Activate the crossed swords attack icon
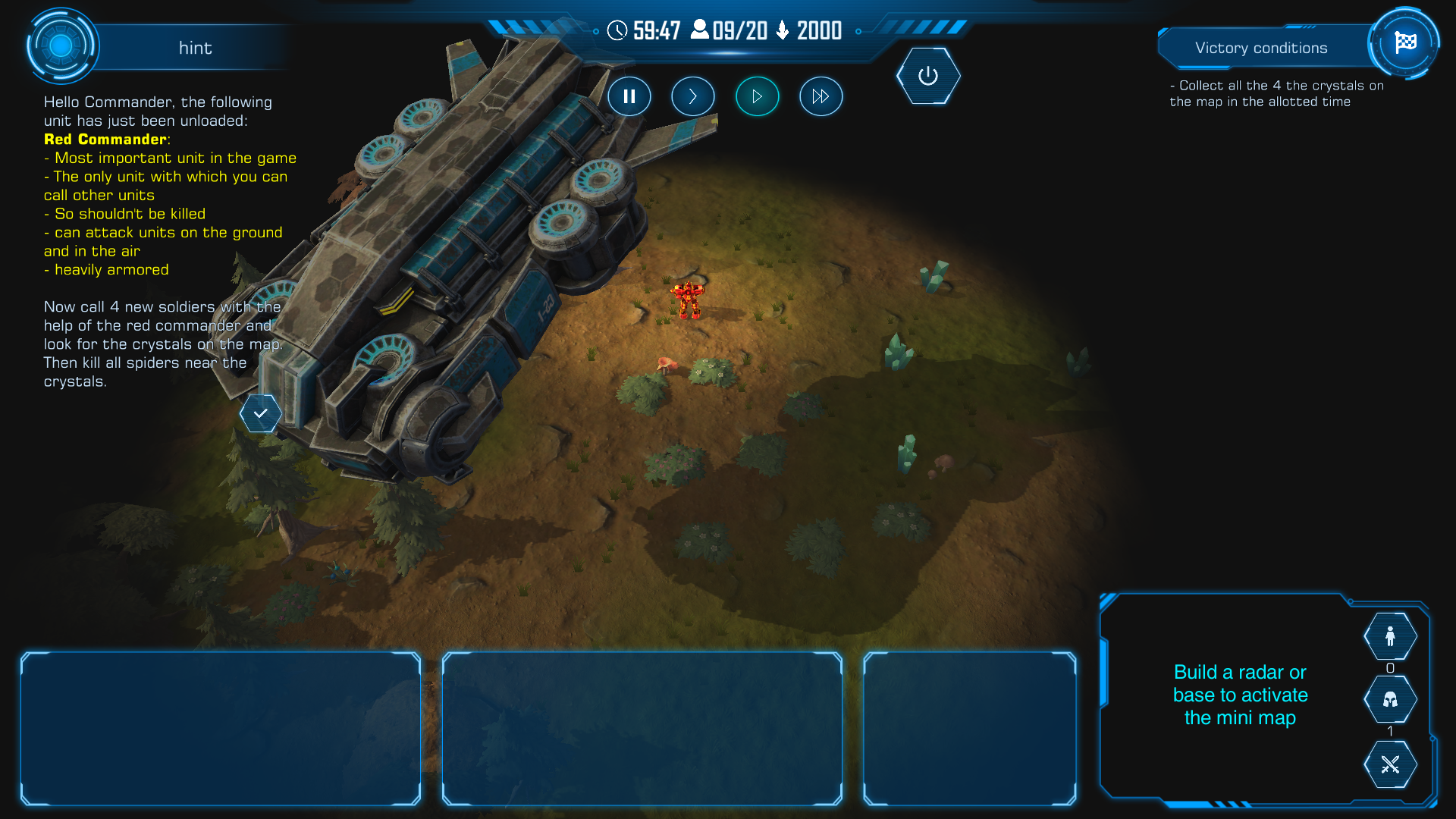The image size is (1456, 819). click(1390, 764)
